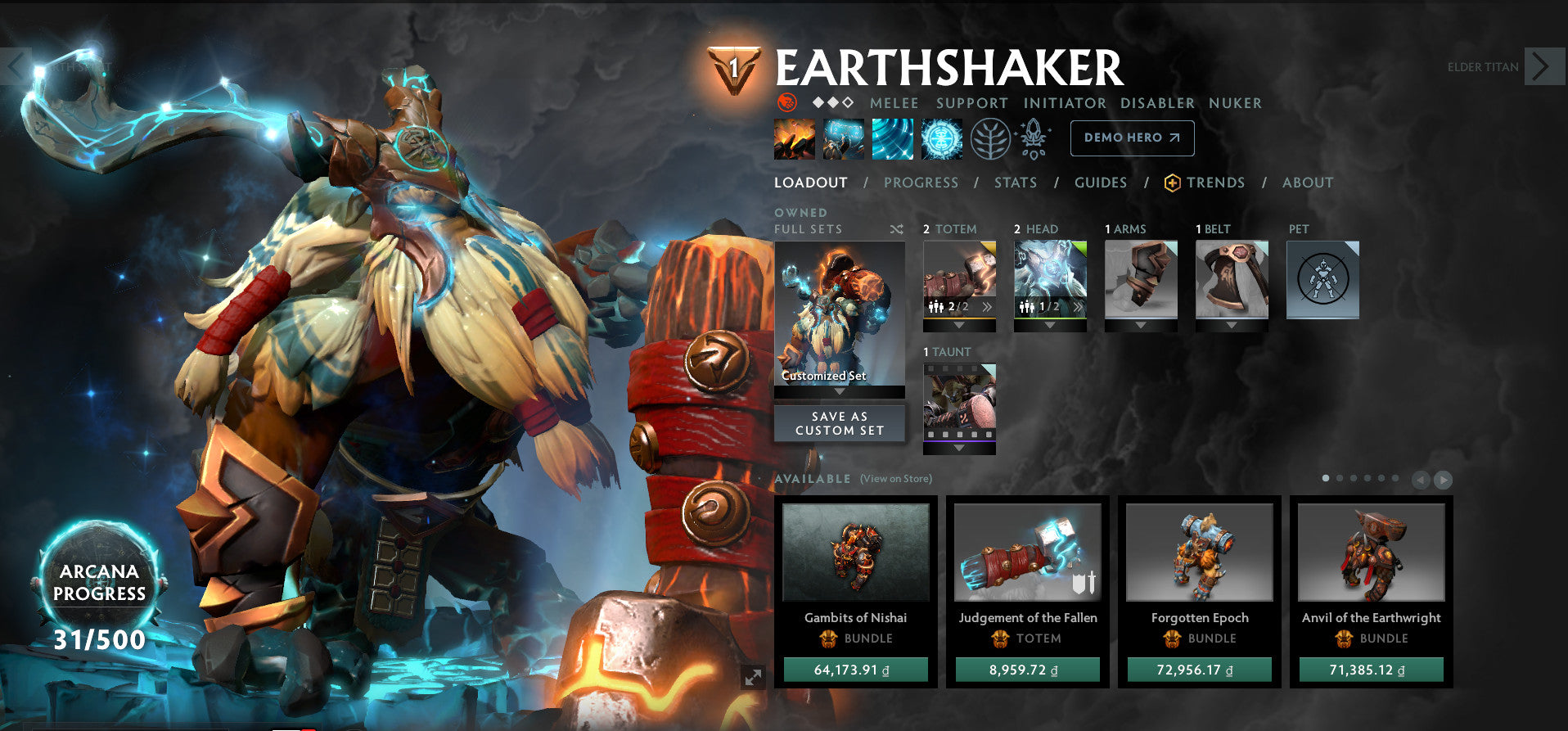Click the Judgement of the Fallen totem thumbnail

[1027, 553]
